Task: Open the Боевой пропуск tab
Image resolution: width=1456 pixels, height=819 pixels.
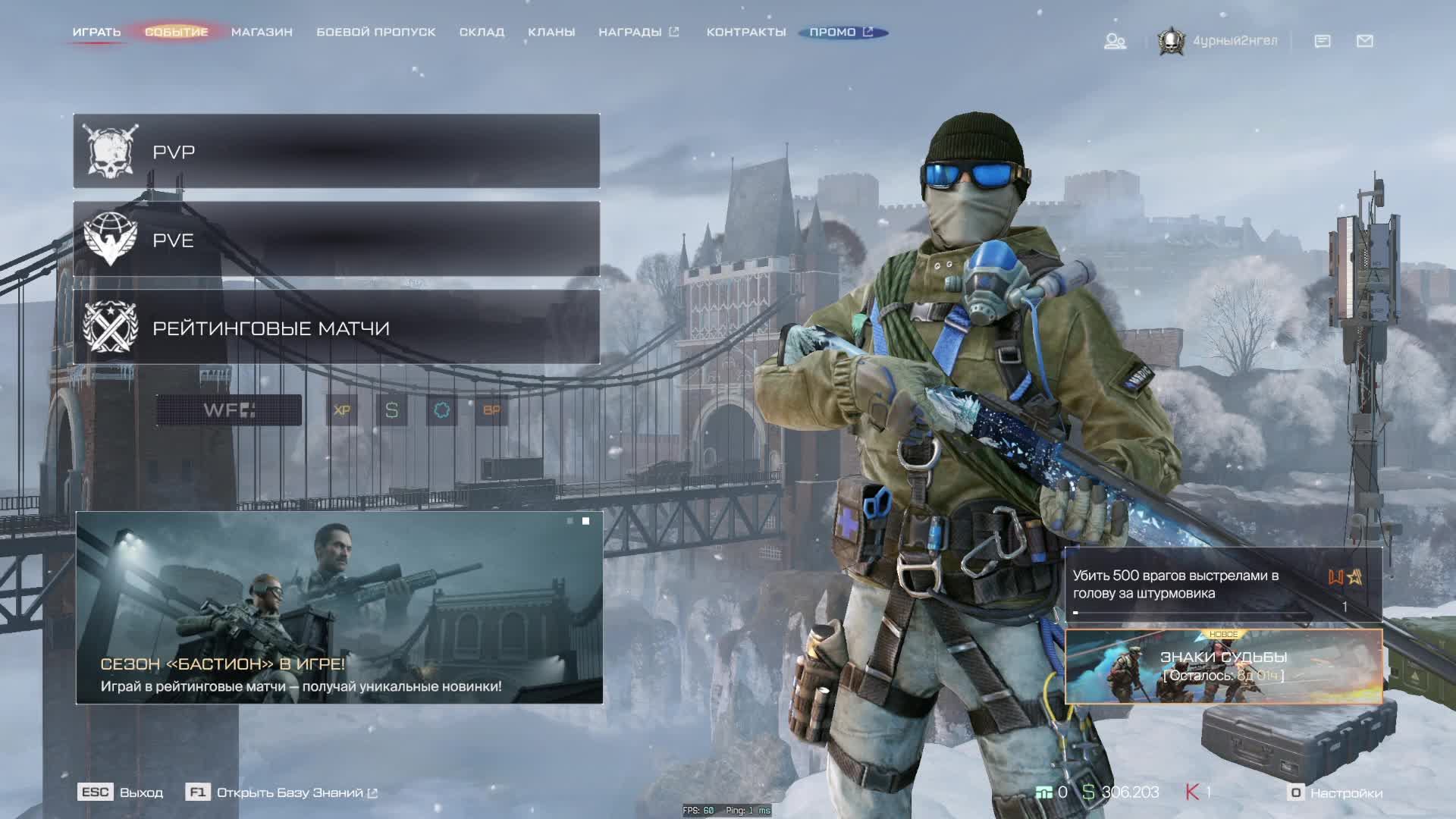Action: [x=375, y=32]
